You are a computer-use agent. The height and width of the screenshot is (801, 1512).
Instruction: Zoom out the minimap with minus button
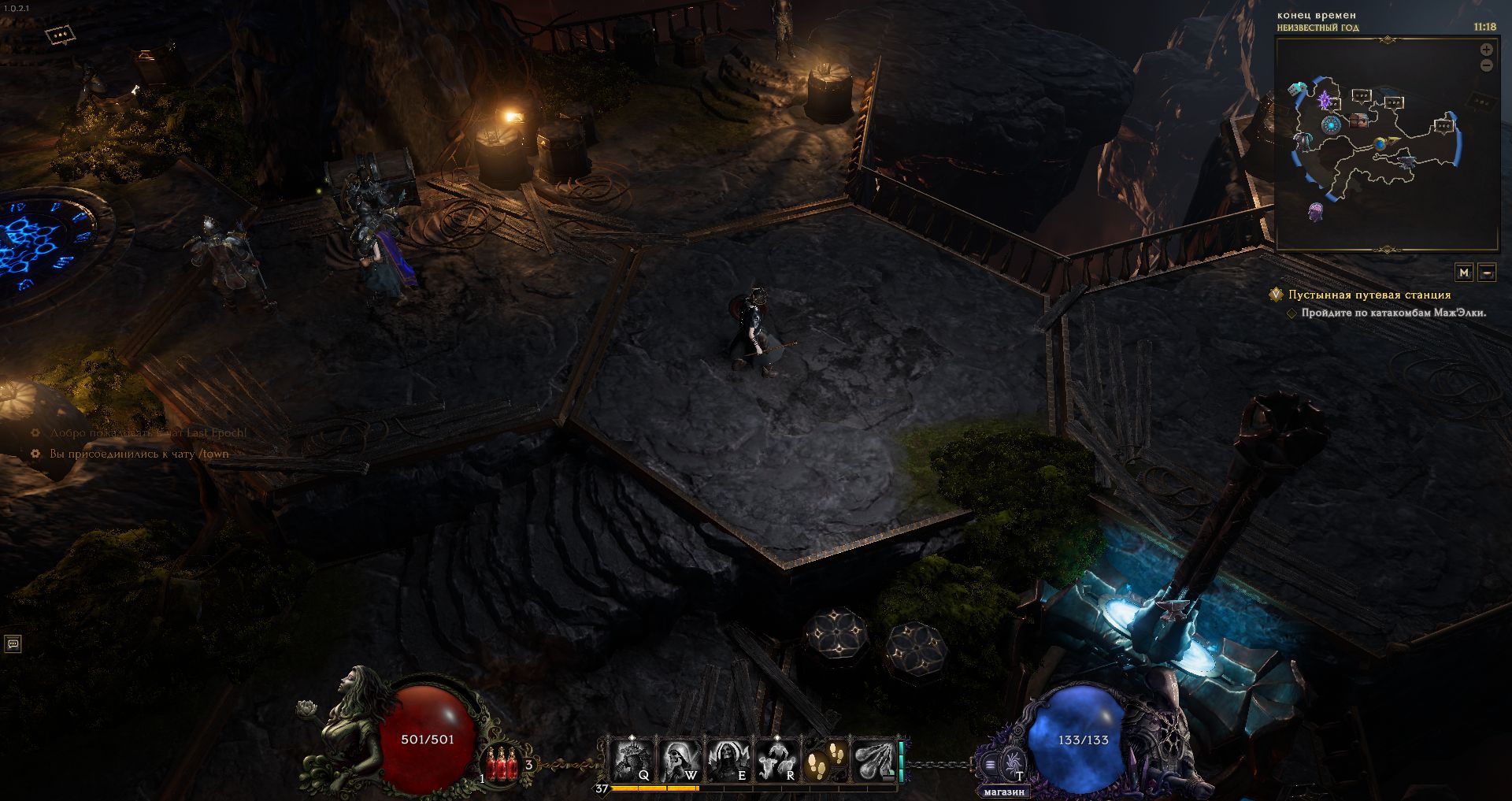(x=1487, y=66)
